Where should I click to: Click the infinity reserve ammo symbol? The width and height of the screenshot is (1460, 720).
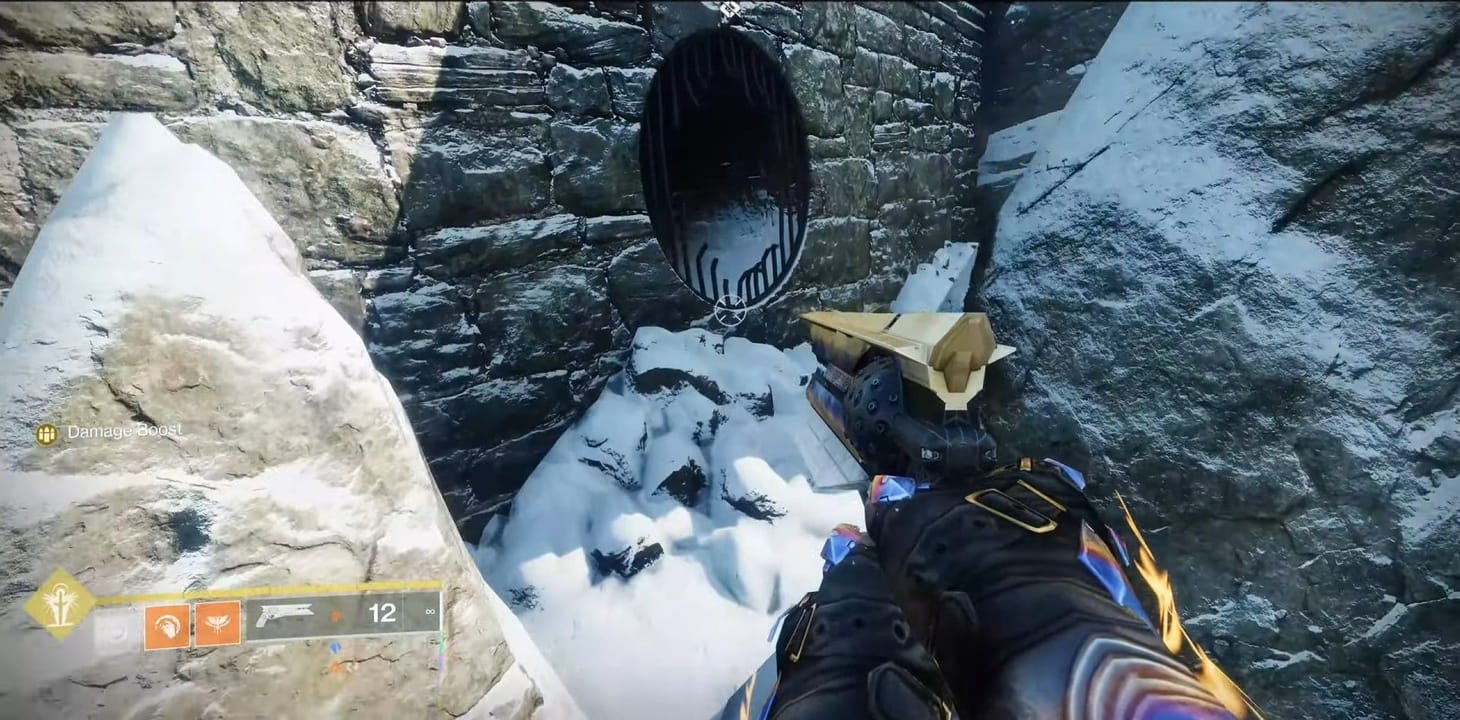[x=432, y=612]
